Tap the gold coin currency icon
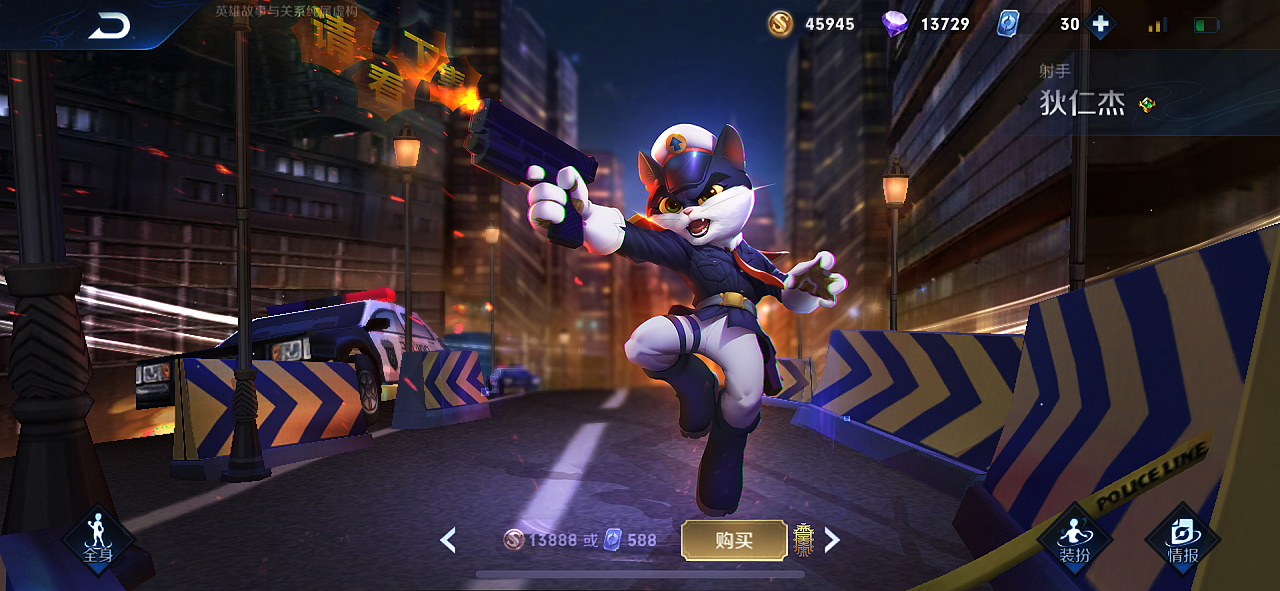 [781, 24]
